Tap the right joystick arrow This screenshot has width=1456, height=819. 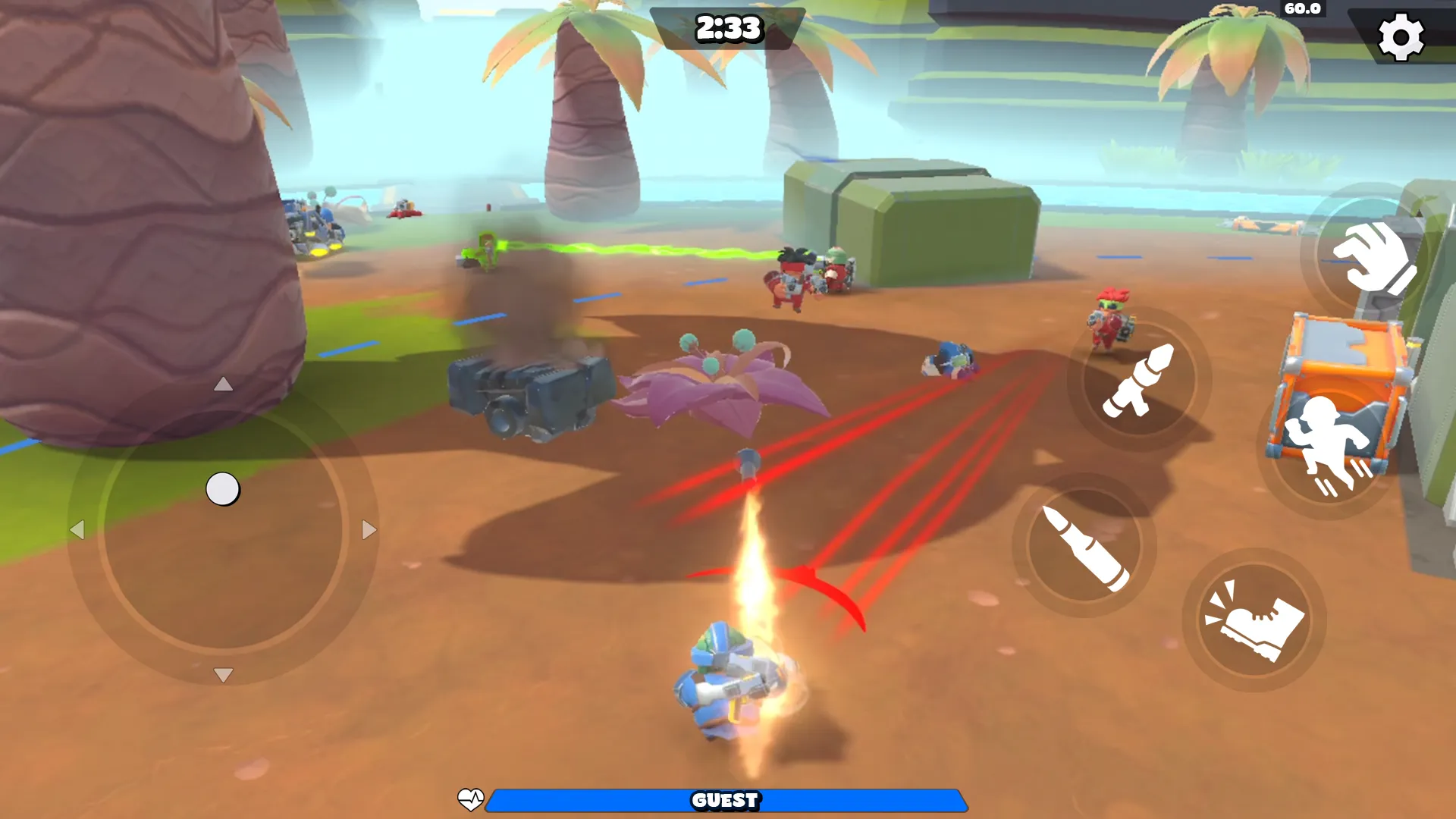pos(369,529)
